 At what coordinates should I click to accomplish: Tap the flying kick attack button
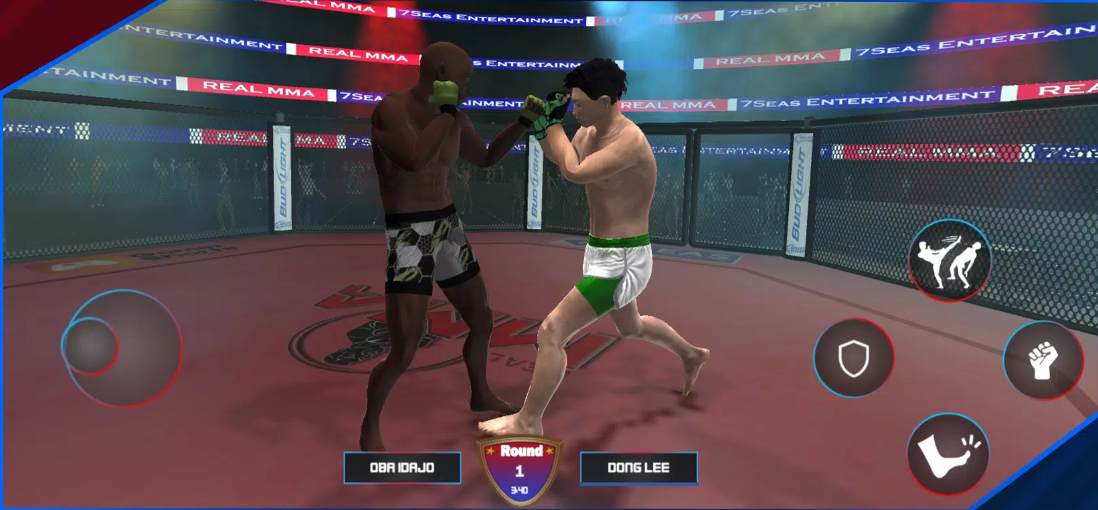[x=949, y=262]
